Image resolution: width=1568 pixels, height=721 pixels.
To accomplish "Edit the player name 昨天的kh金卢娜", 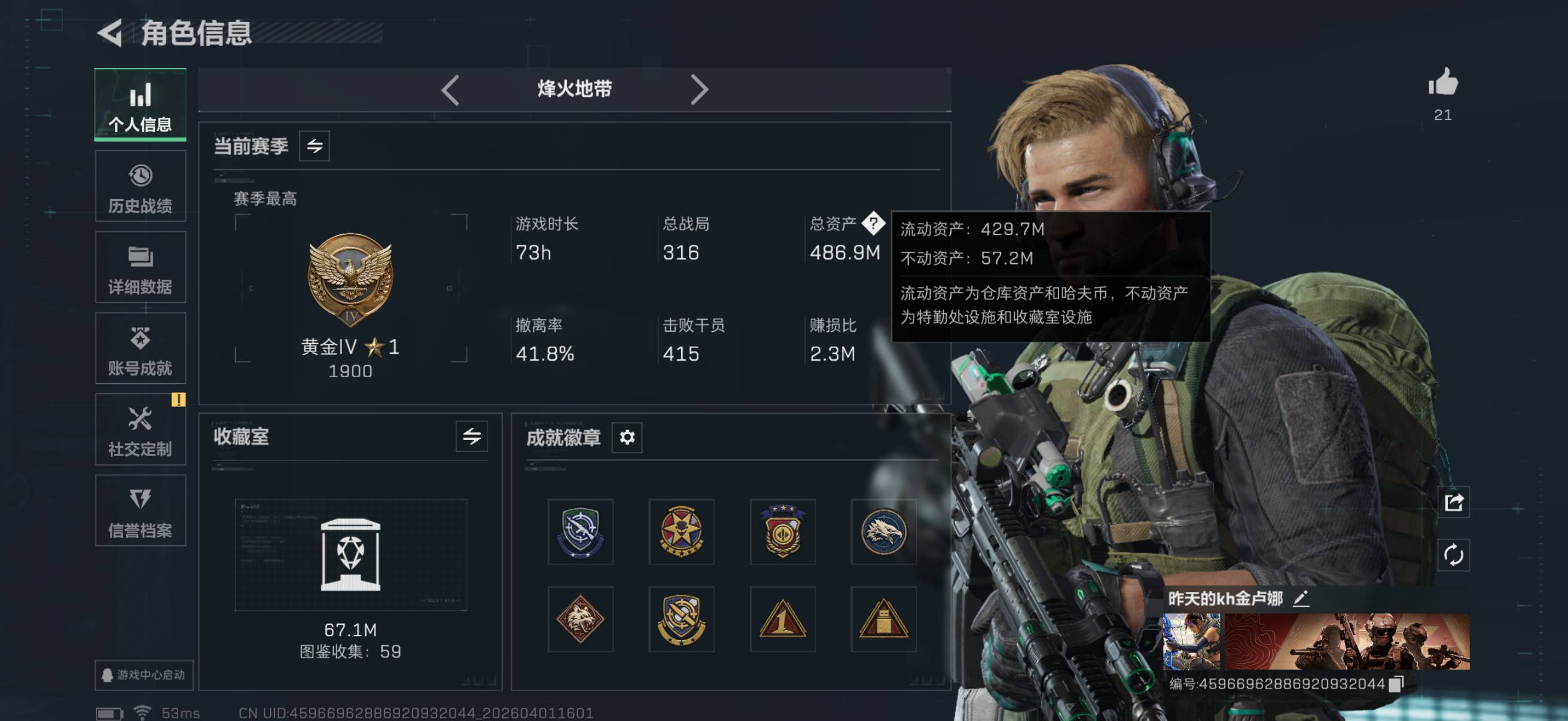I will (1301, 598).
